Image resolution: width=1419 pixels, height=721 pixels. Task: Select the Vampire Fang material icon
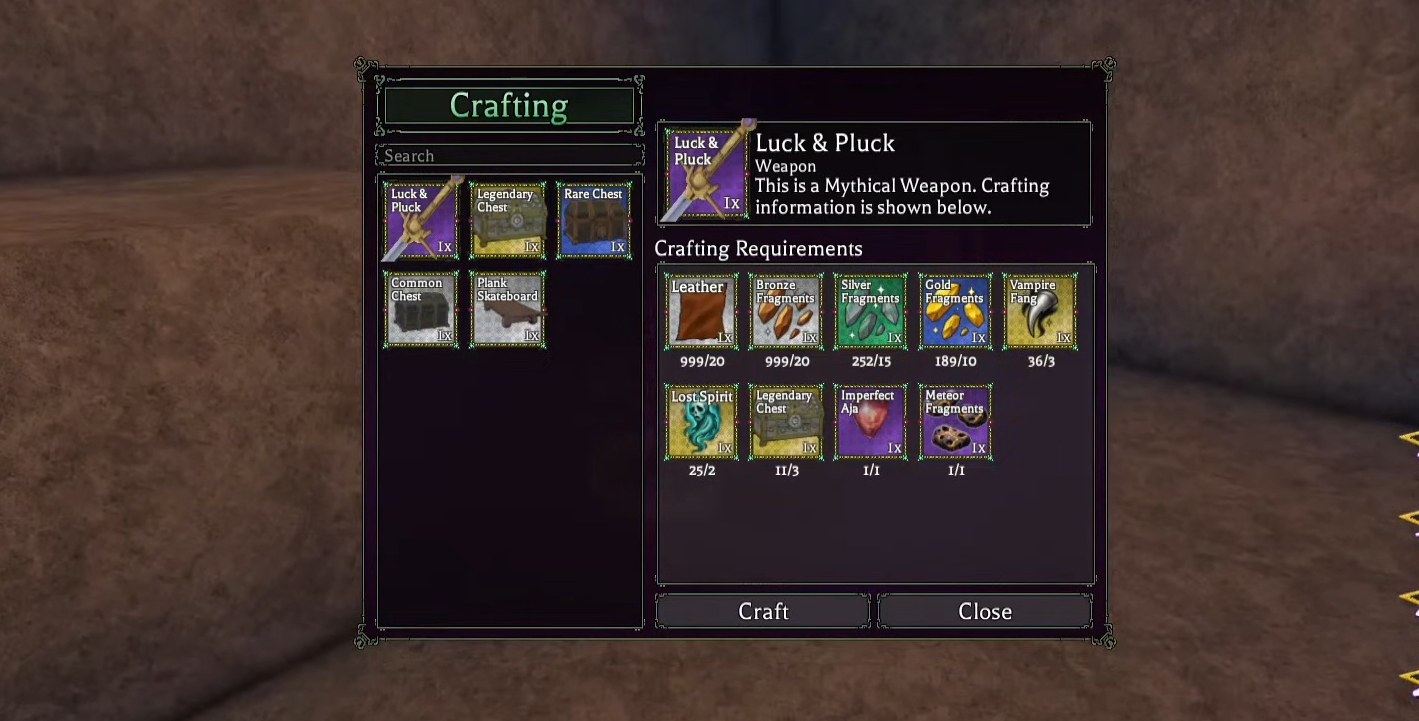point(1039,311)
